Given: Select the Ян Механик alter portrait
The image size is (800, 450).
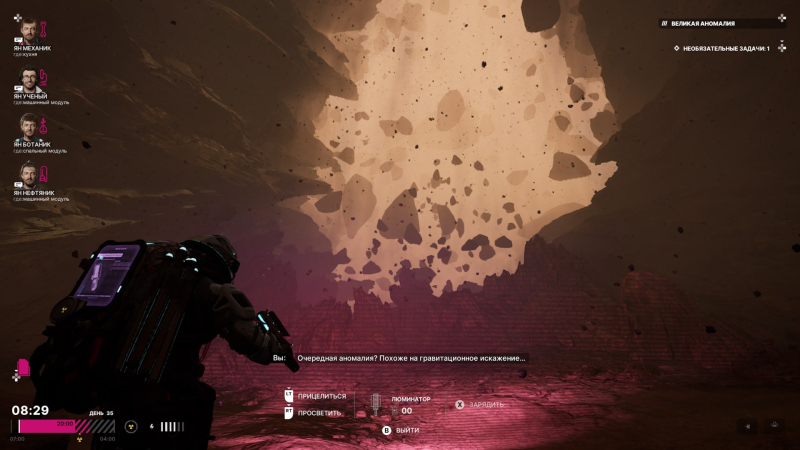Looking at the screenshot, I should point(29,30).
